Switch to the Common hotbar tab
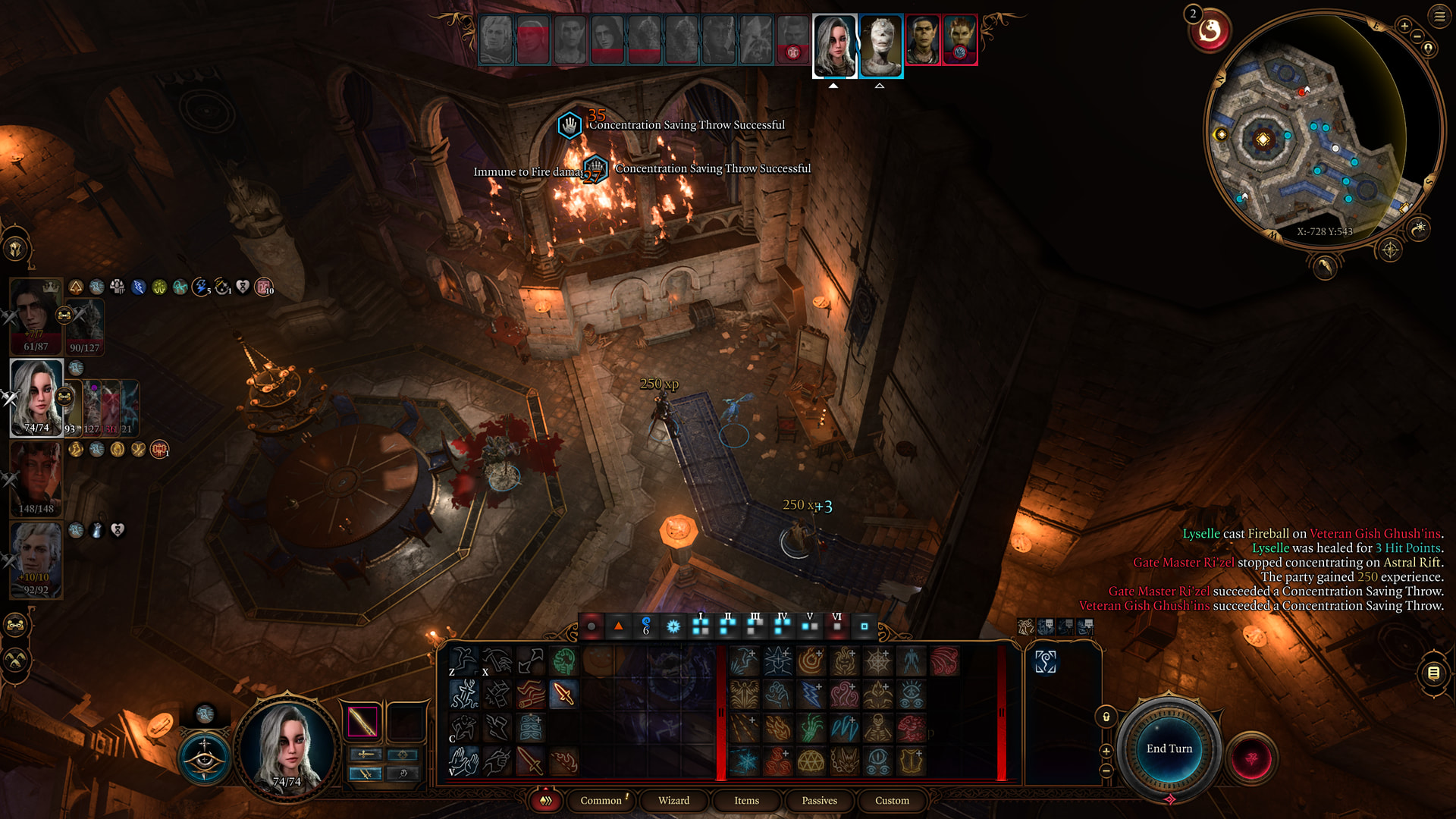The image size is (1456, 819). (601, 801)
